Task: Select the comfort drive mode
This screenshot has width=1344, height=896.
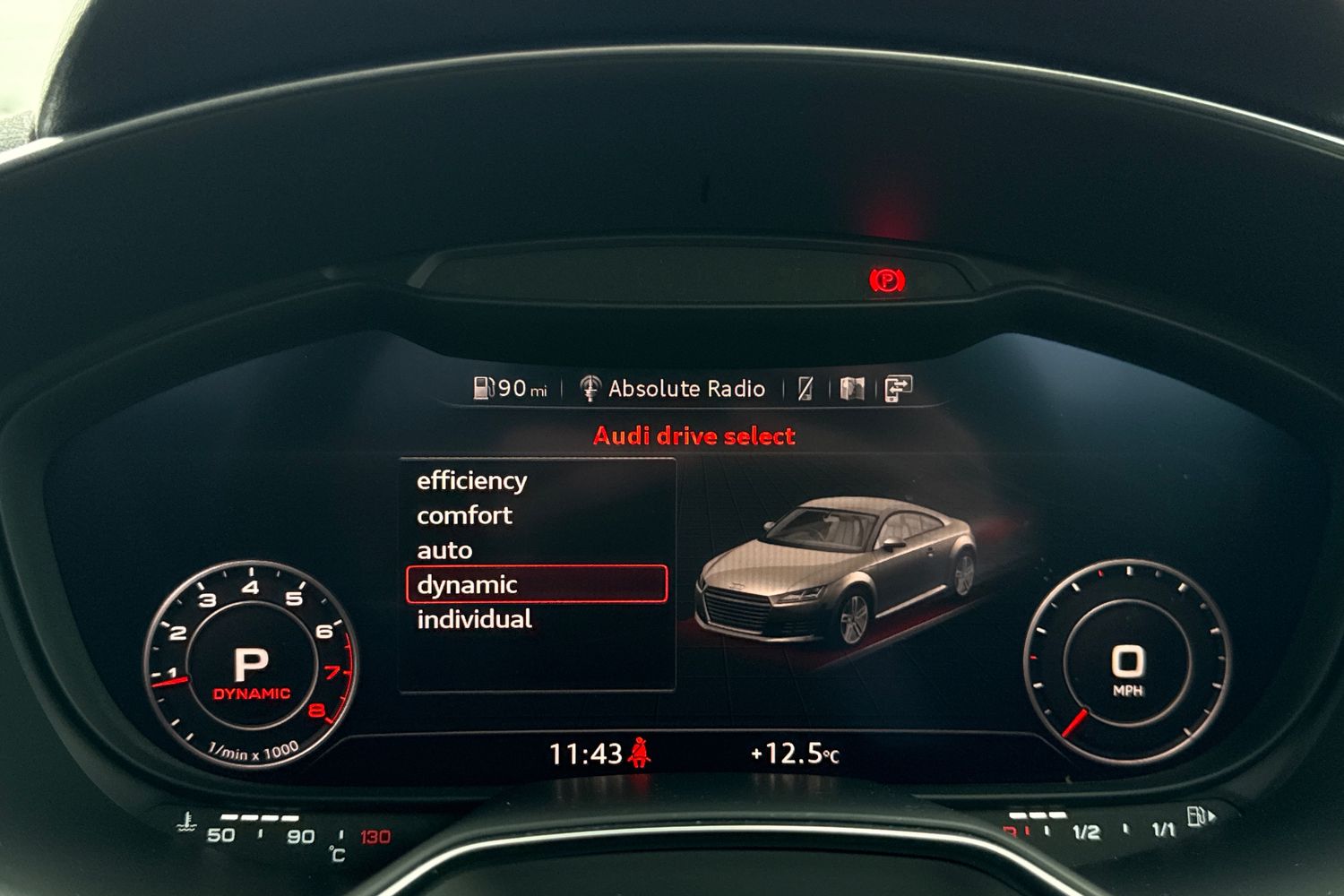Action: click(x=464, y=515)
